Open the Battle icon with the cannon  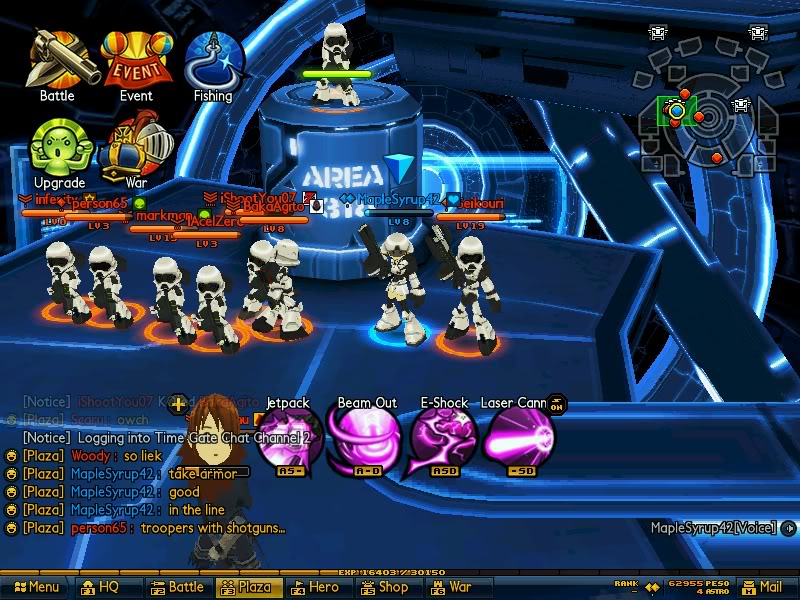(x=60, y=59)
